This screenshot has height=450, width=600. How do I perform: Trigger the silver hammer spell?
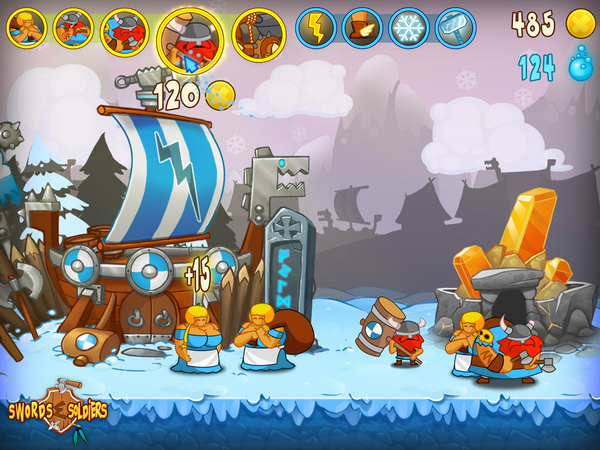(455, 28)
